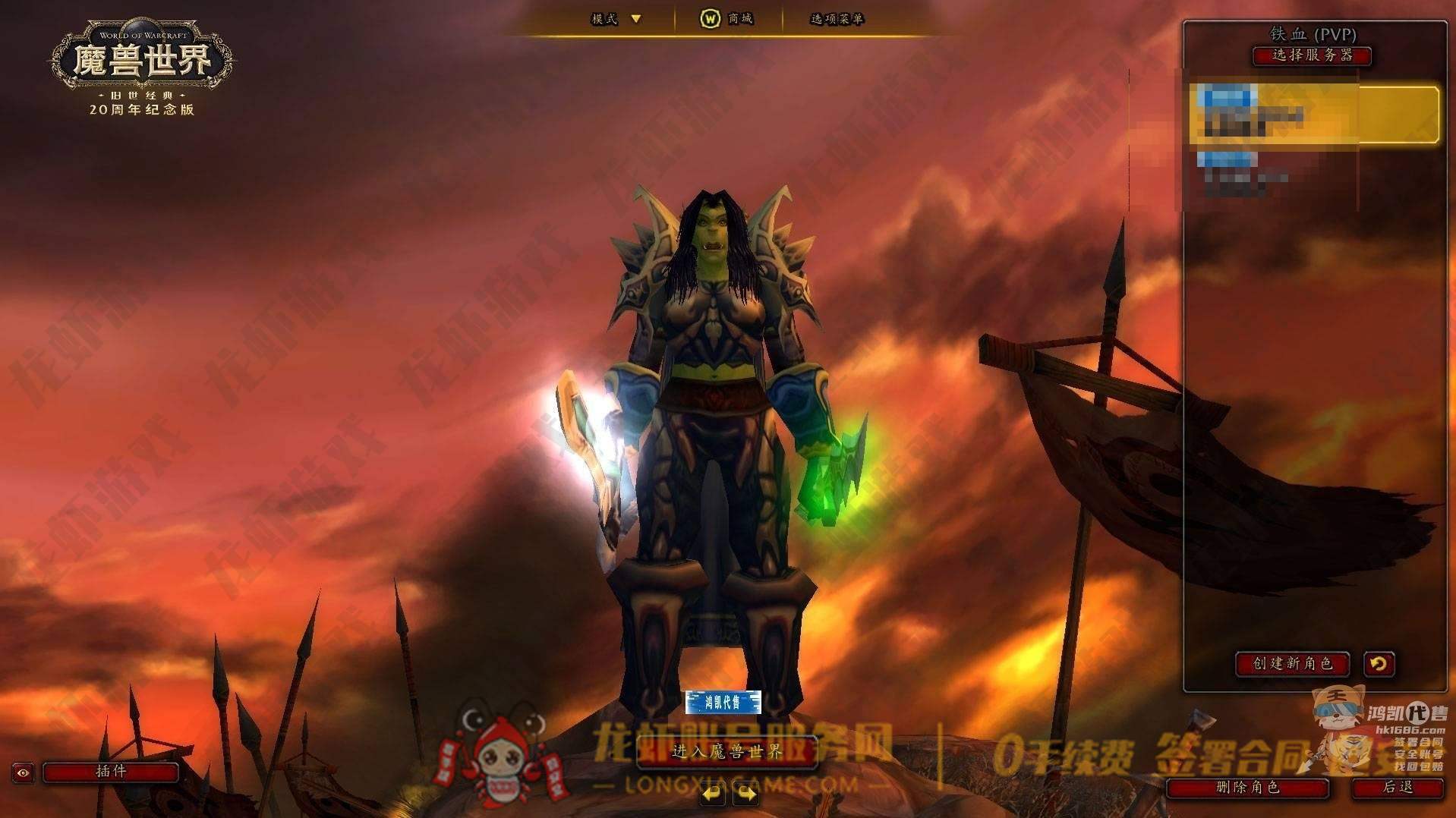Enter the world with 进入魔兽世界
This screenshot has height=818, width=1456.
click(x=726, y=752)
